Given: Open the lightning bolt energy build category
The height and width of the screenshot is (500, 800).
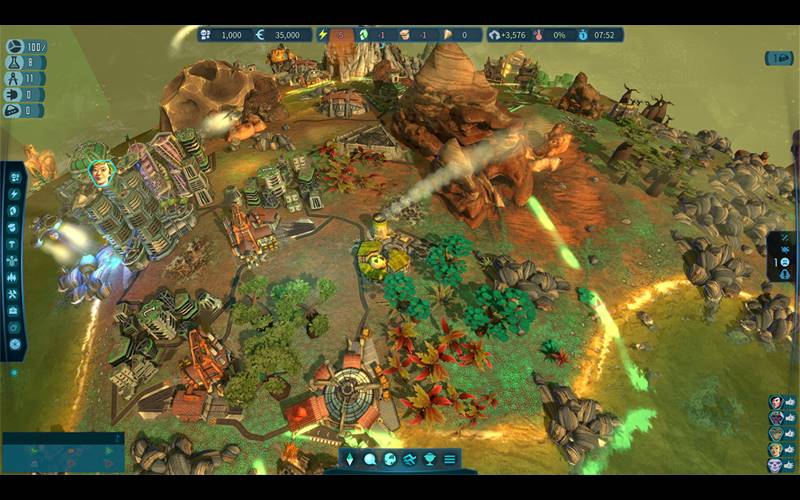Looking at the screenshot, I should pos(15,194).
